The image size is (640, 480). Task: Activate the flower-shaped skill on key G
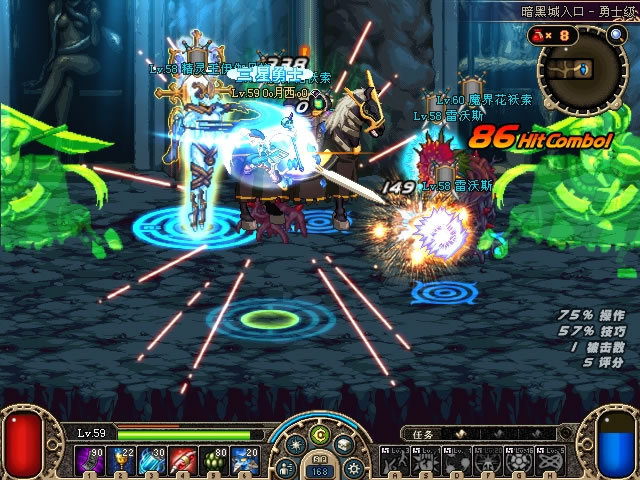click(517, 461)
